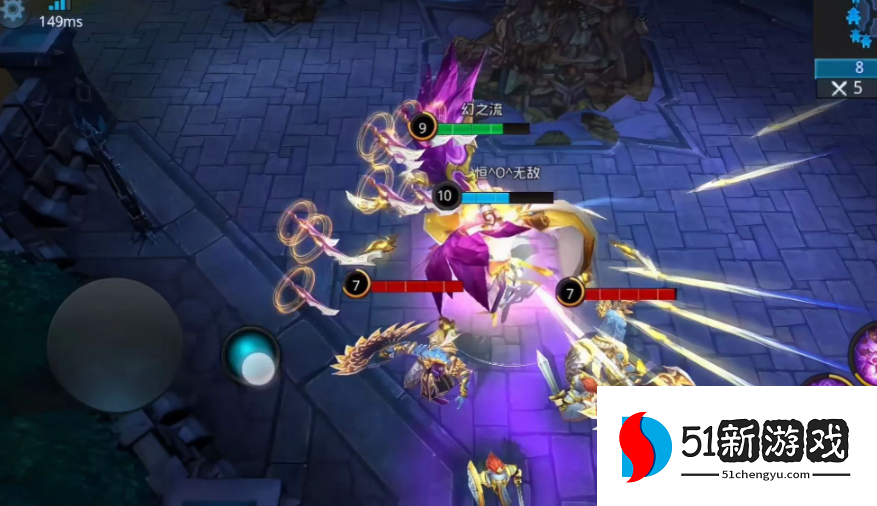877x506 pixels.
Task: Open the minimap panel with blue markers
Action: pos(846,27)
